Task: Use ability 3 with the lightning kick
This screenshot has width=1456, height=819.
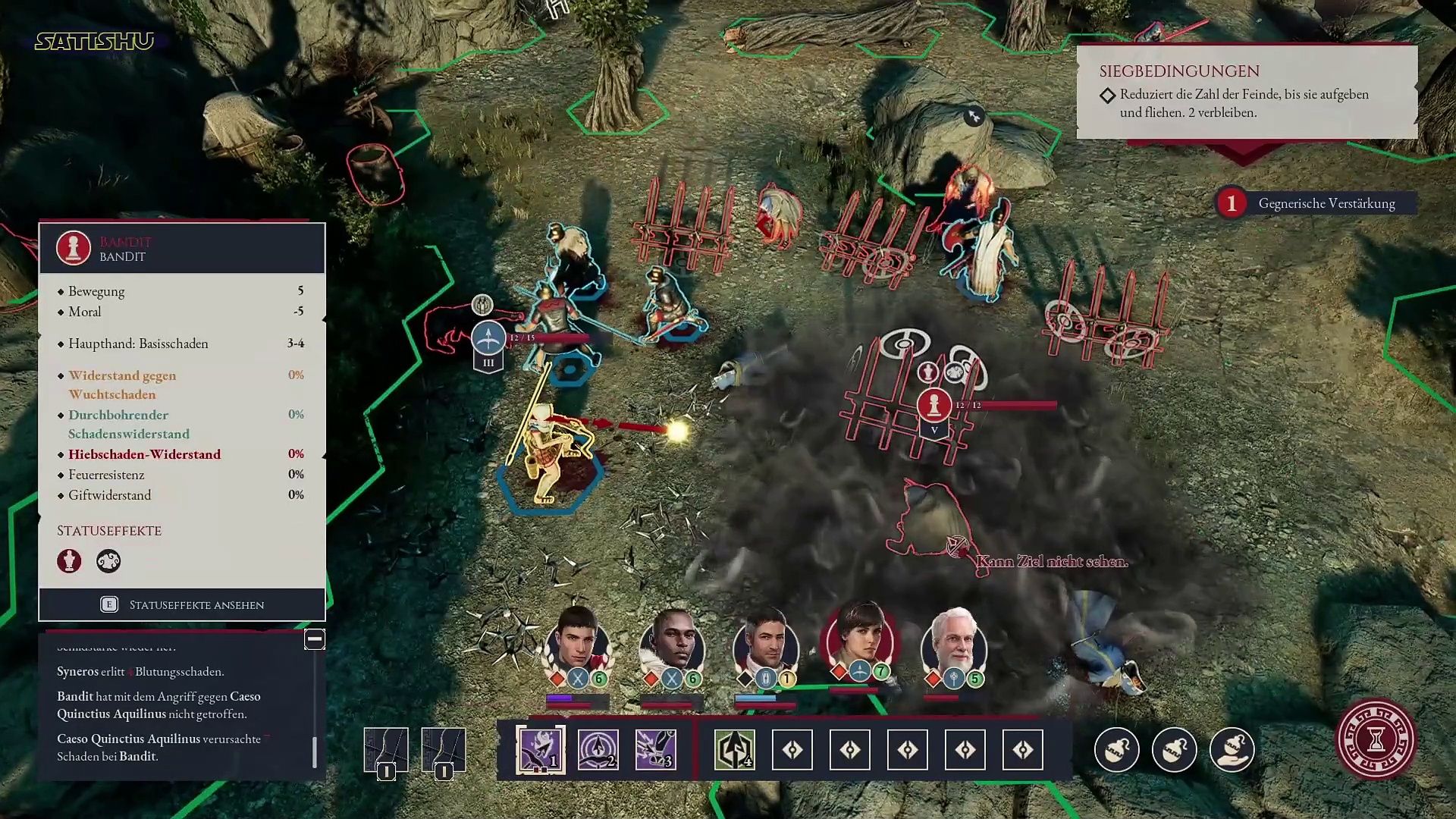Action: [655, 750]
